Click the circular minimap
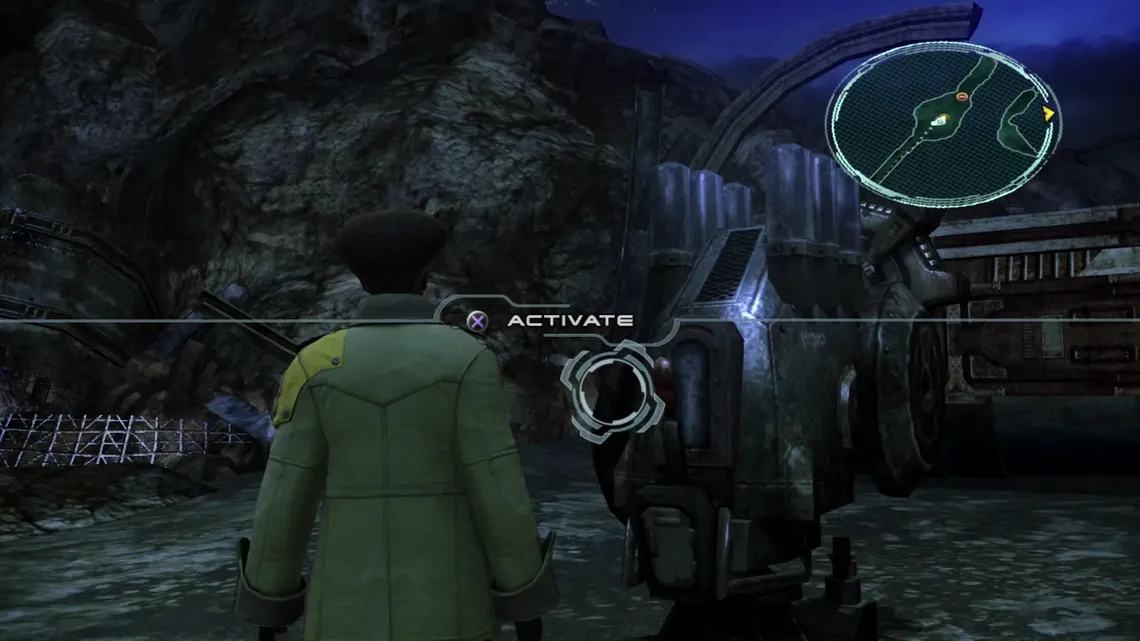This screenshot has width=1140, height=641. pyautogui.click(x=943, y=123)
